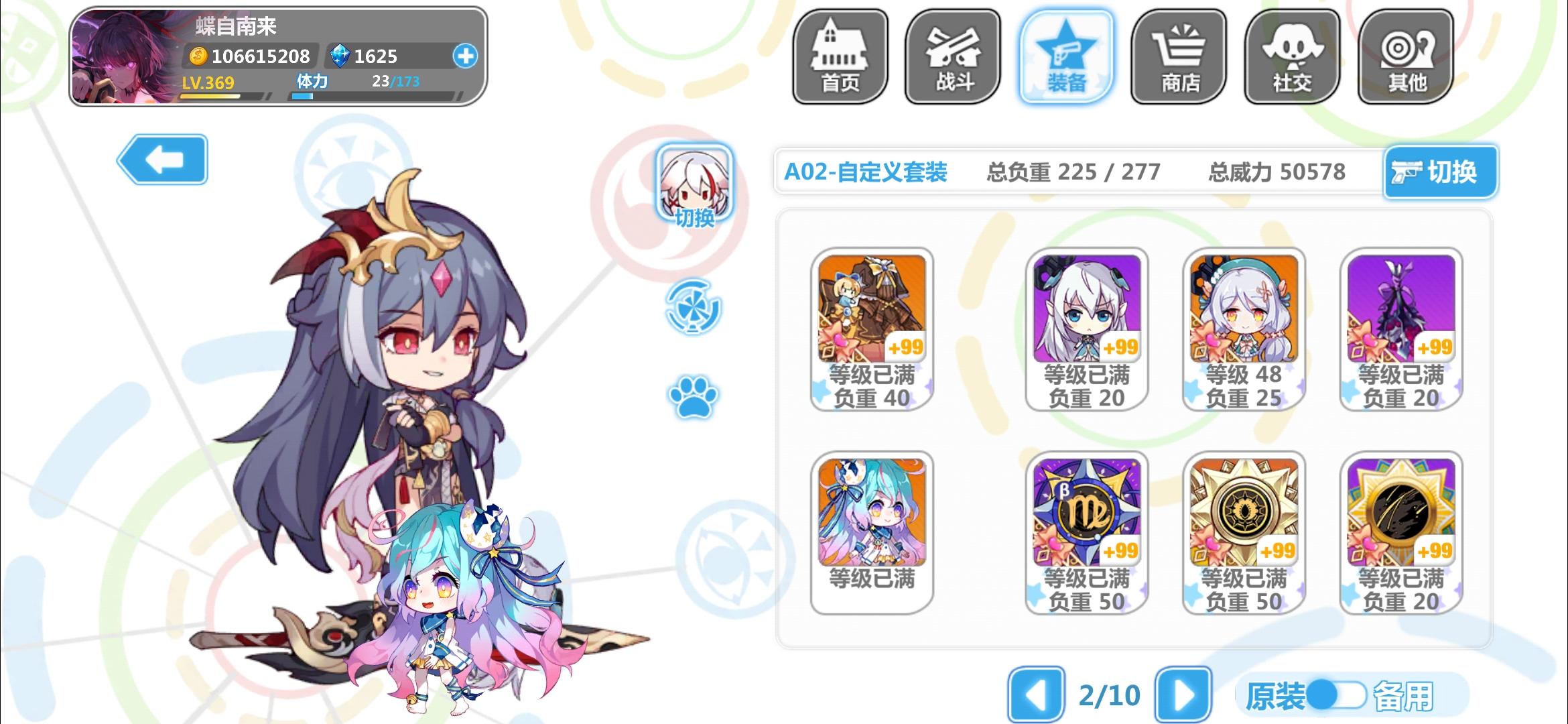The image size is (1568, 724).
Task: Open the 装备 equipment icon
Action: coord(1065,57)
